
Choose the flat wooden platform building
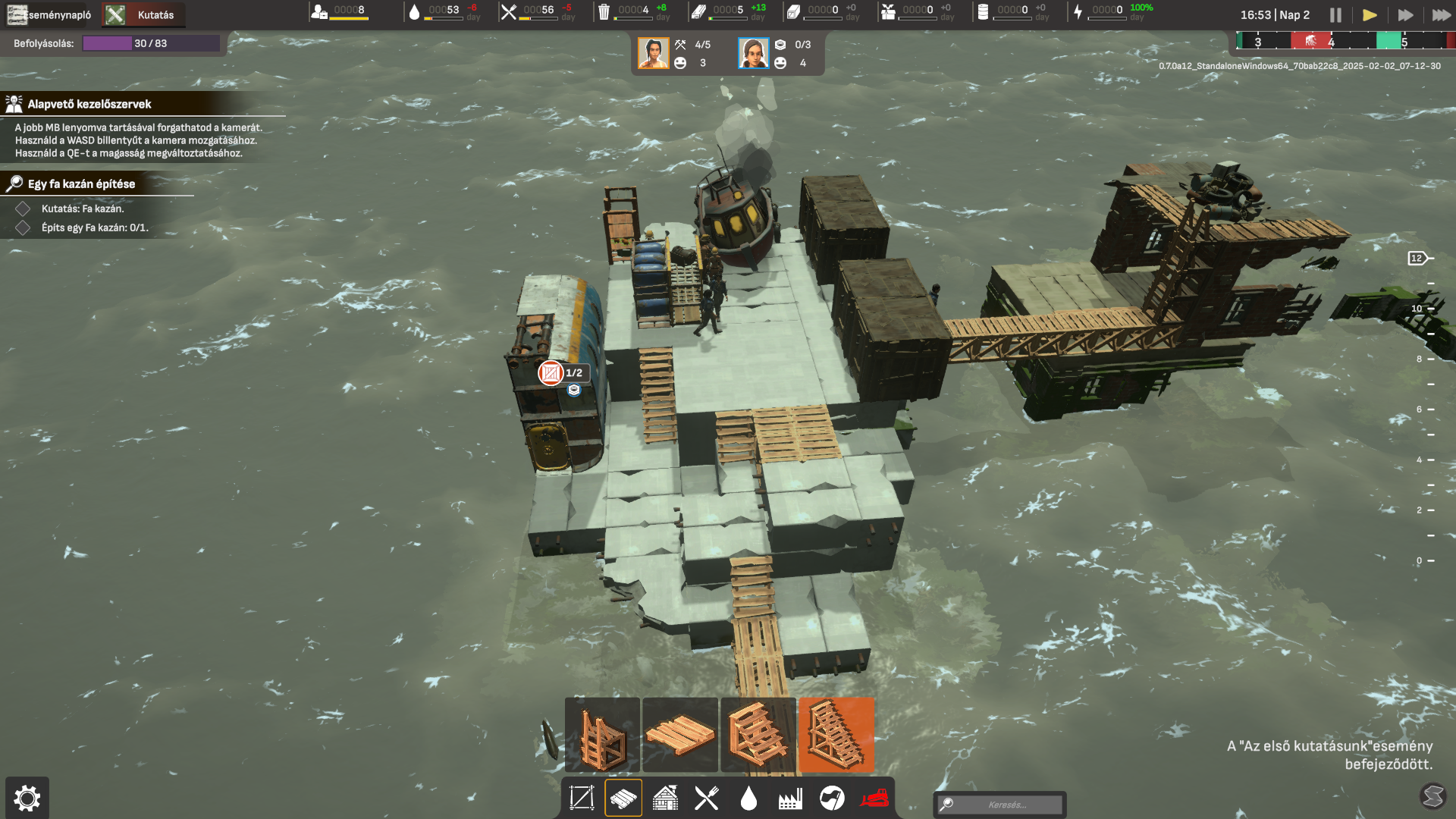point(680,735)
